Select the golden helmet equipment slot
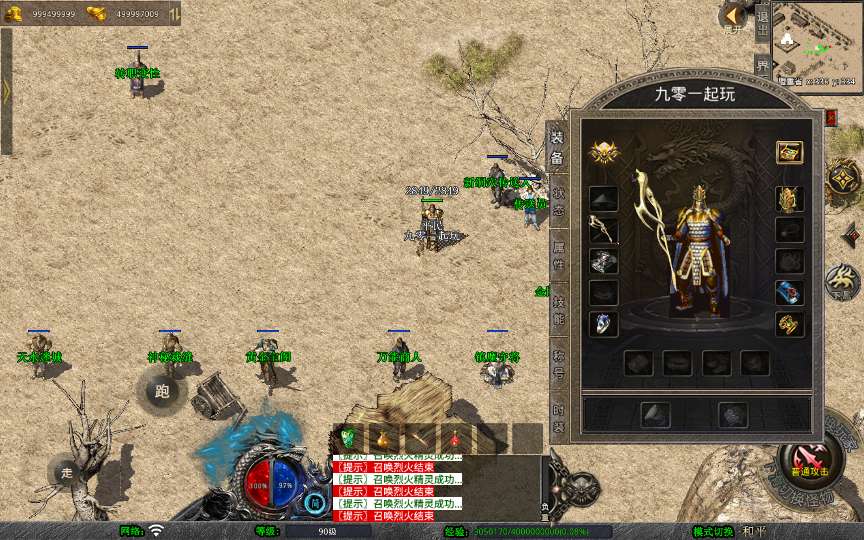 790,199
